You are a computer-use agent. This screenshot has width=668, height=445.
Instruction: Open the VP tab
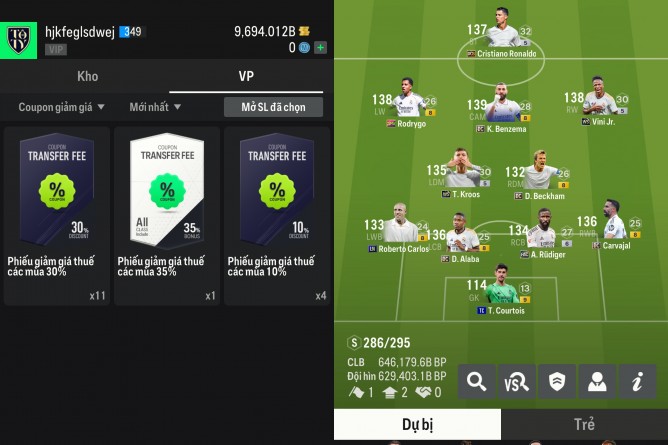point(246,76)
